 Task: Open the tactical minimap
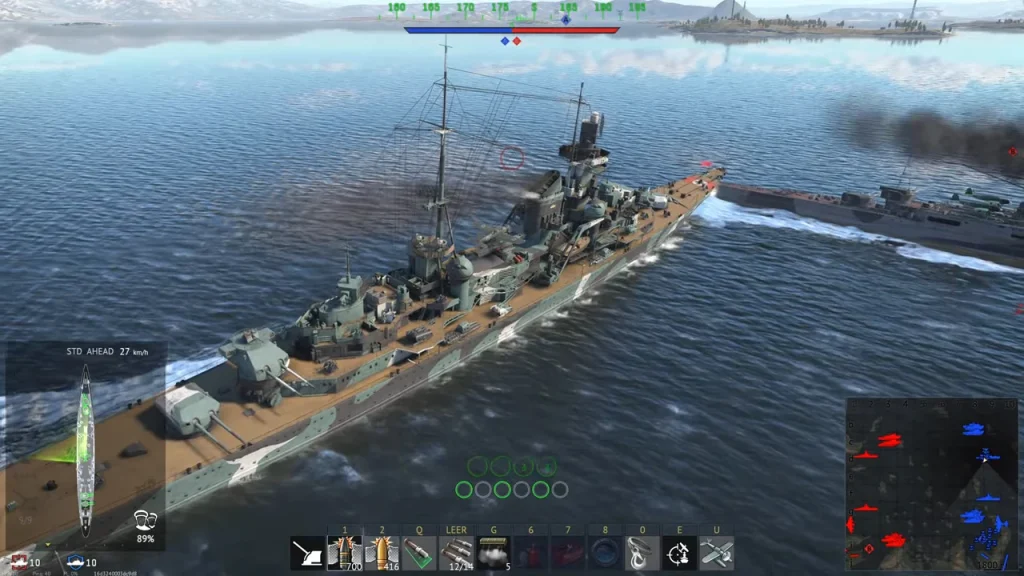(931, 482)
